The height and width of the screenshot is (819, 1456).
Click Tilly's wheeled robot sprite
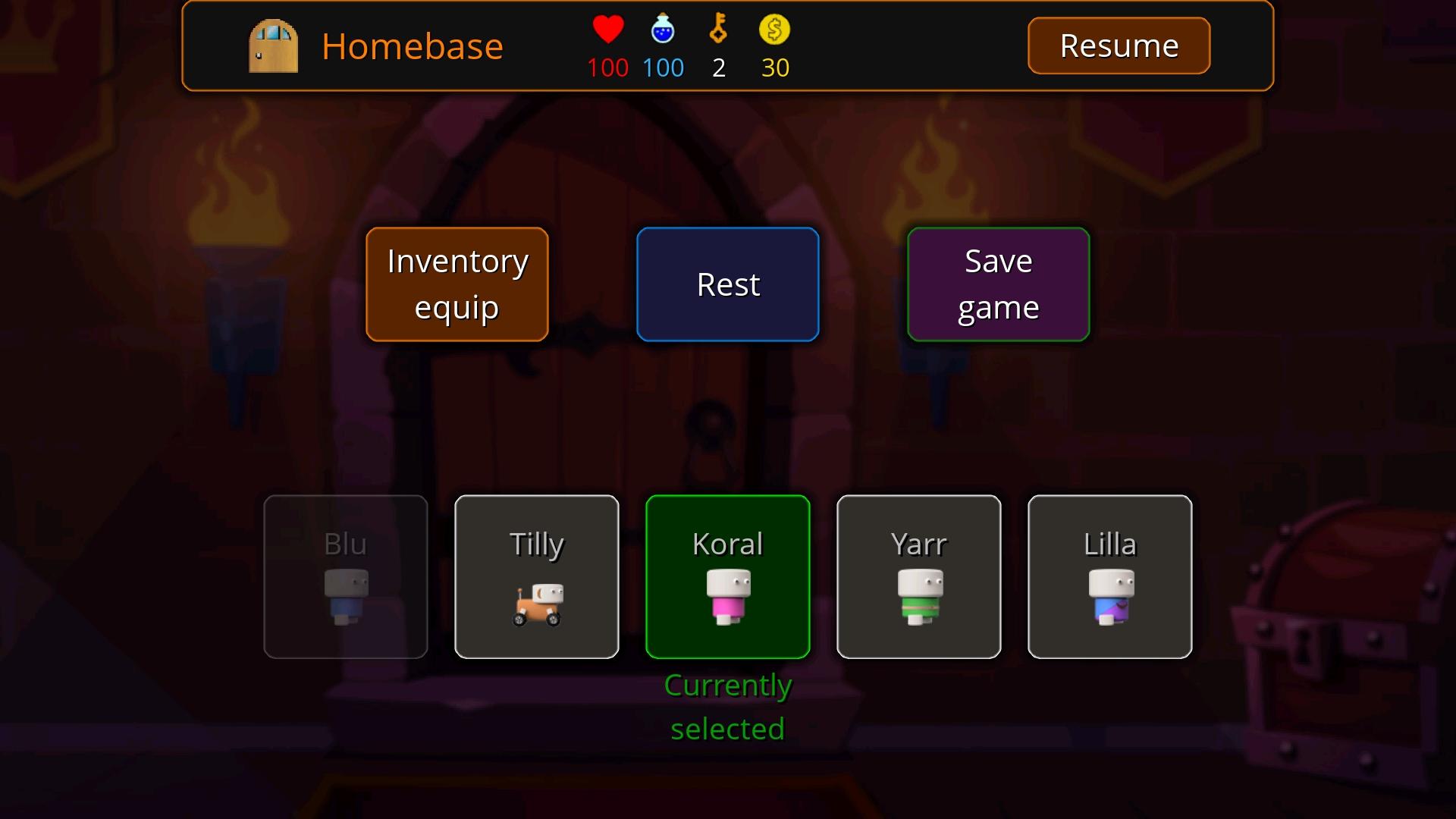pyautogui.click(x=536, y=603)
